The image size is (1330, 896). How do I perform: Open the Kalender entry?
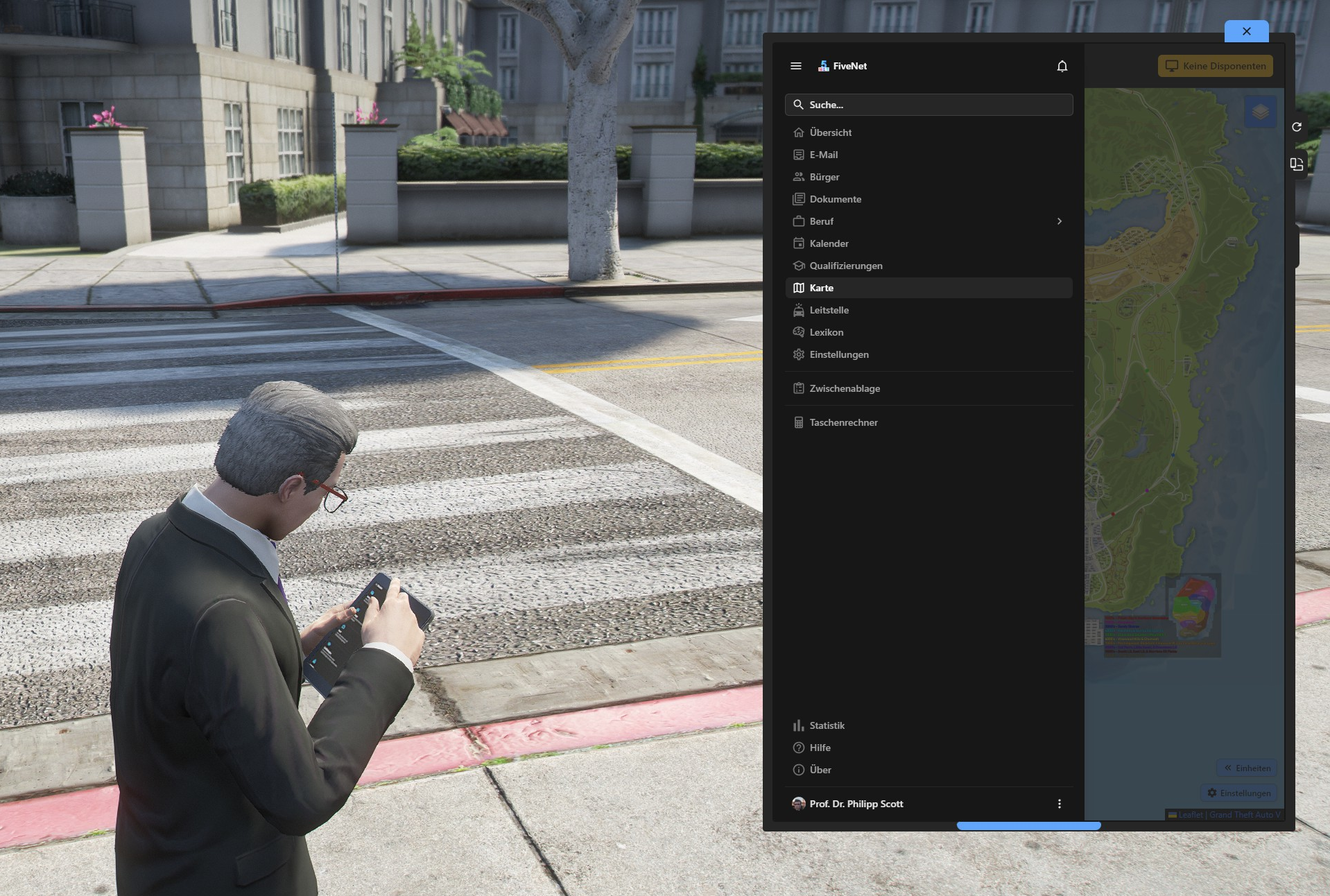click(x=829, y=243)
